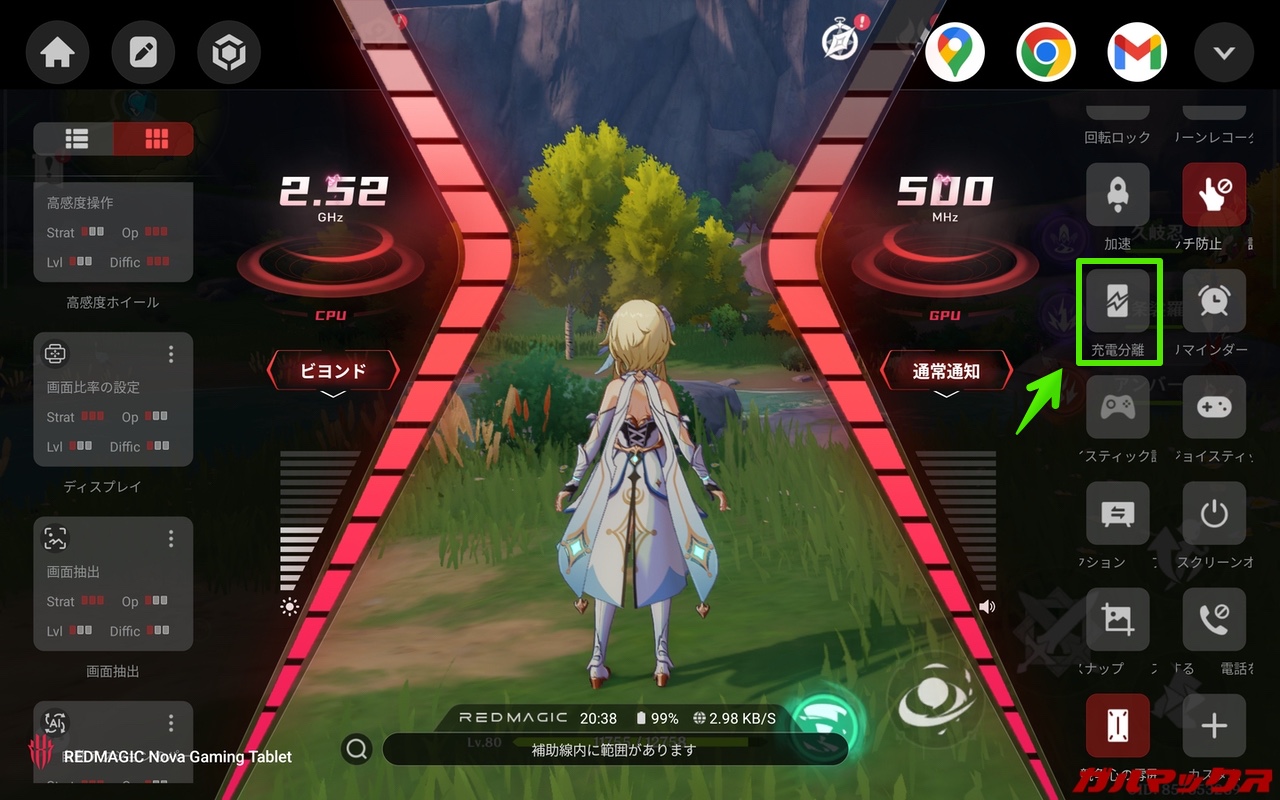The width and height of the screenshot is (1280, 800).
Task: Switch to the red grid view layout
Action: pos(155,139)
